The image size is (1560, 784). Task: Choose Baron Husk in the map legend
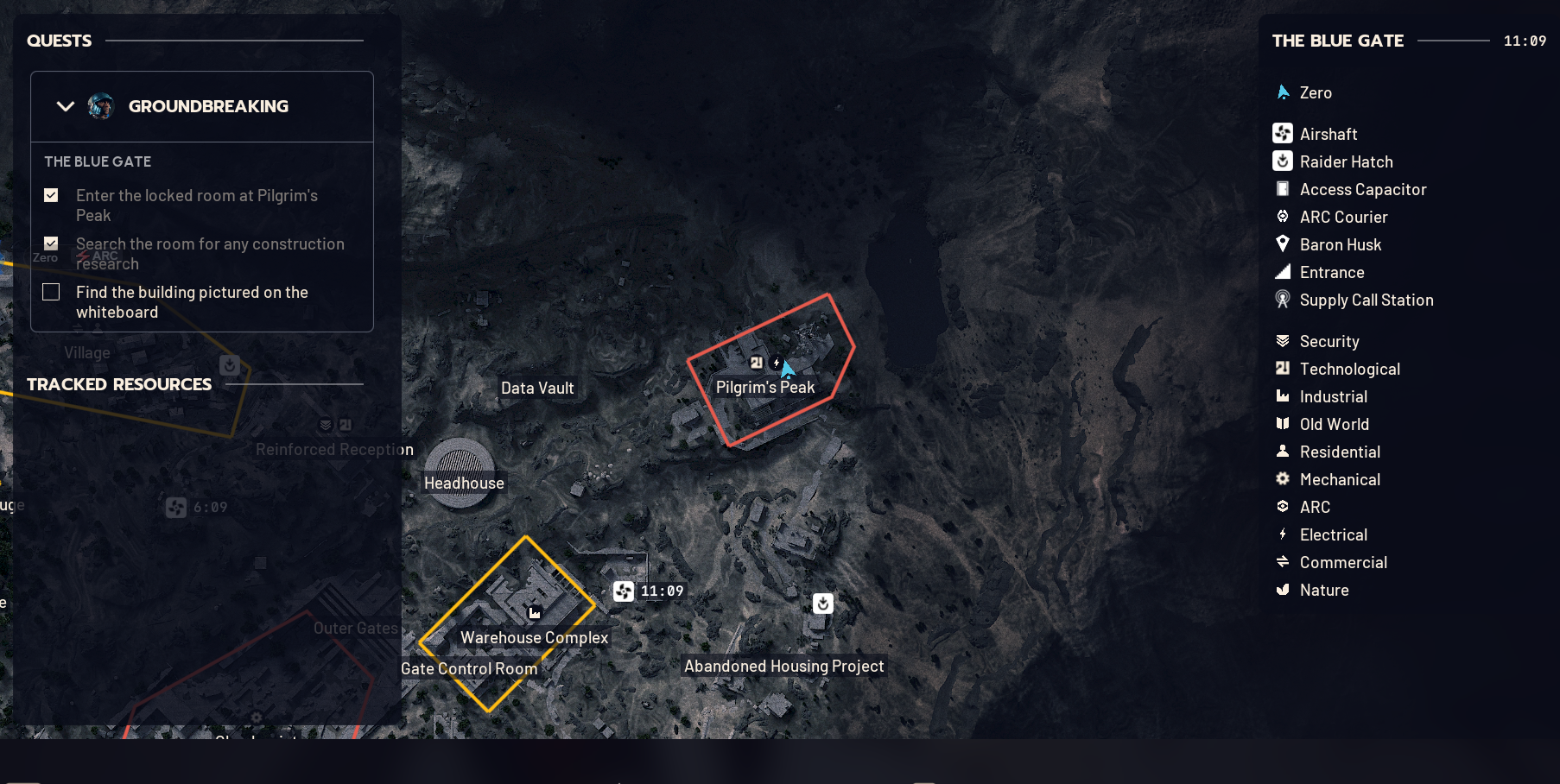pos(1340,244)
